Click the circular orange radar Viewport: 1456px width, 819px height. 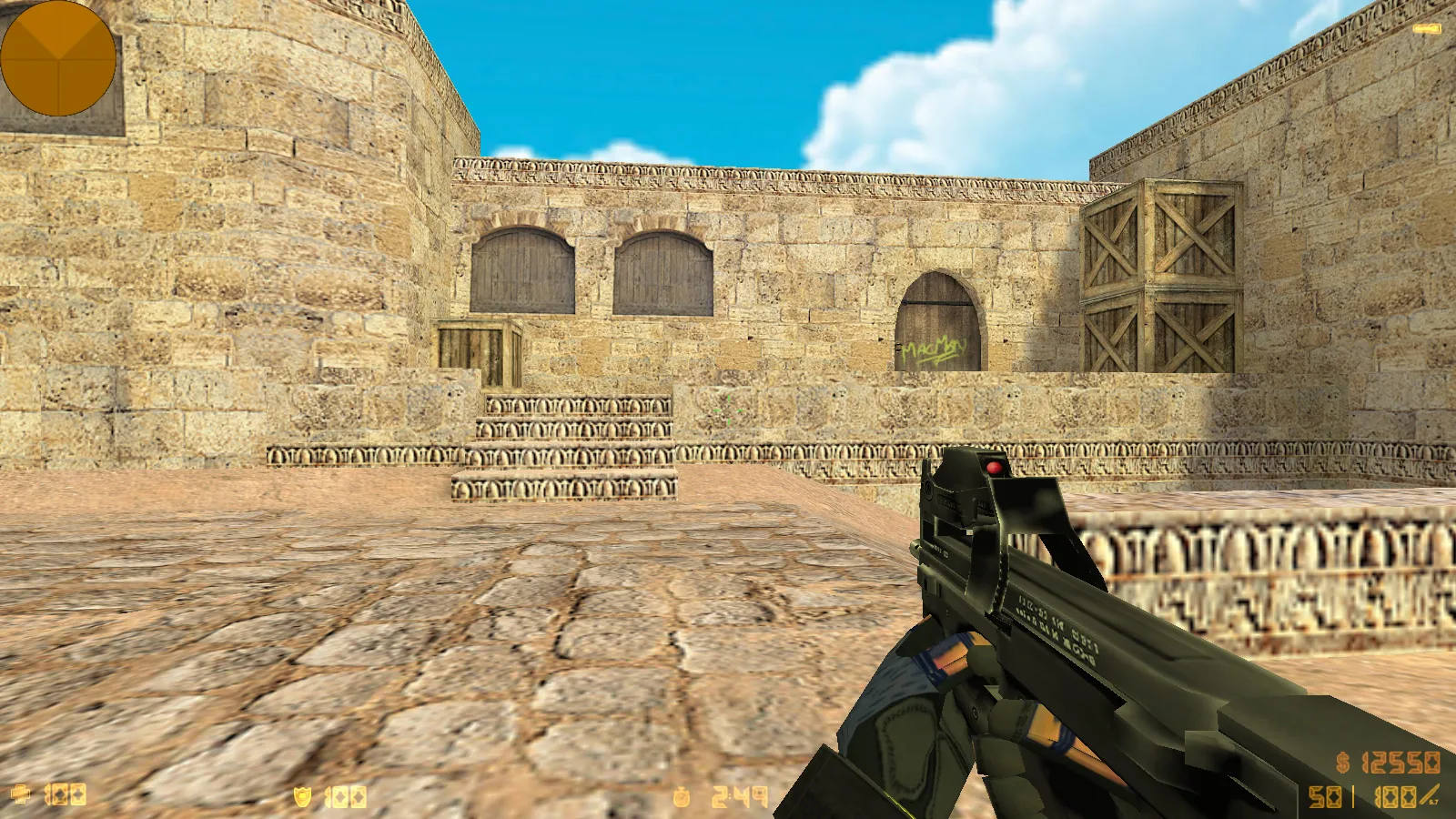coord(58,58)
